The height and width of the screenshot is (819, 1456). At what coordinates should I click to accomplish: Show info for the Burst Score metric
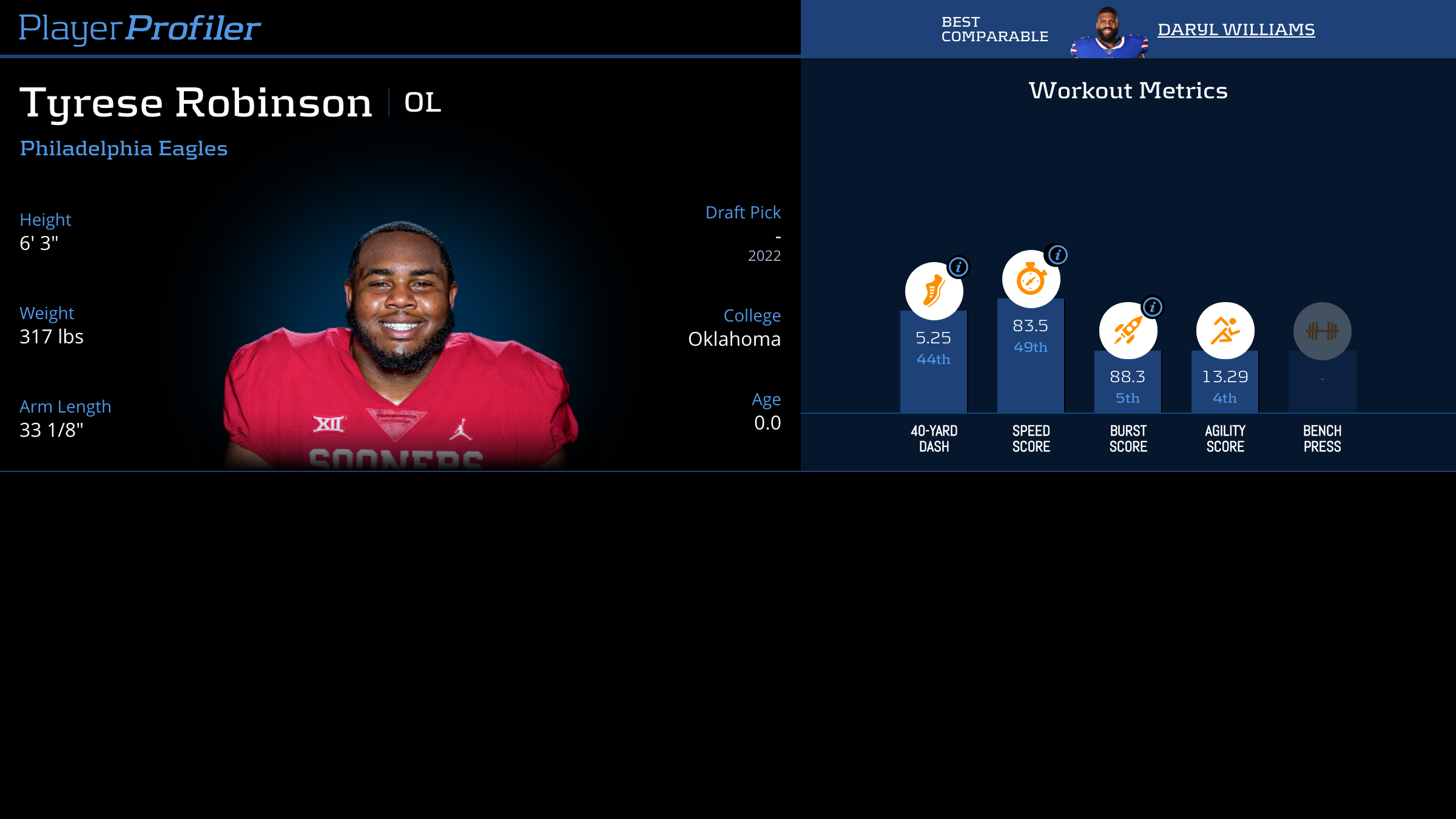coord(1153,307)
